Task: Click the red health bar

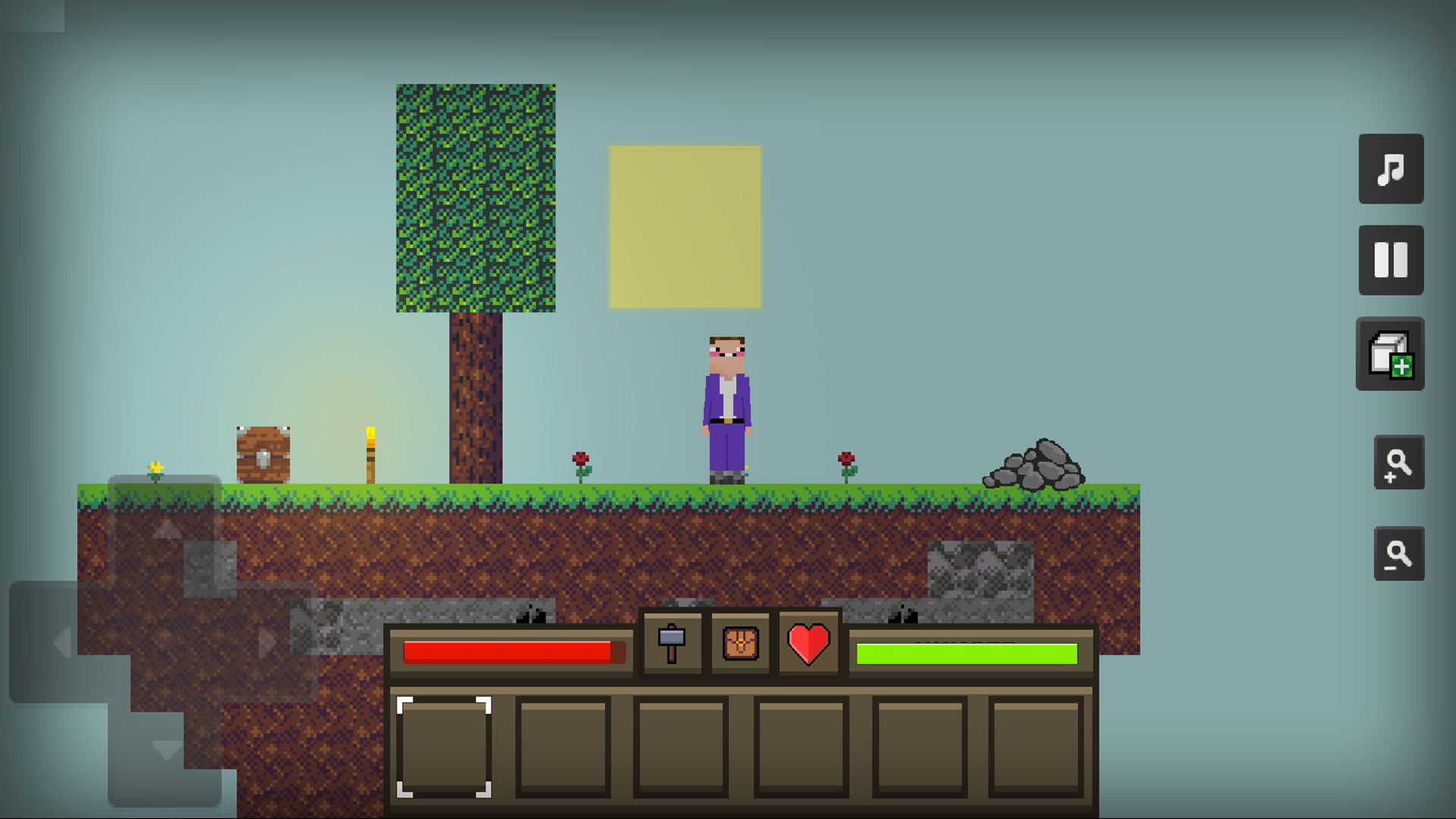Action: coord(512,650)
